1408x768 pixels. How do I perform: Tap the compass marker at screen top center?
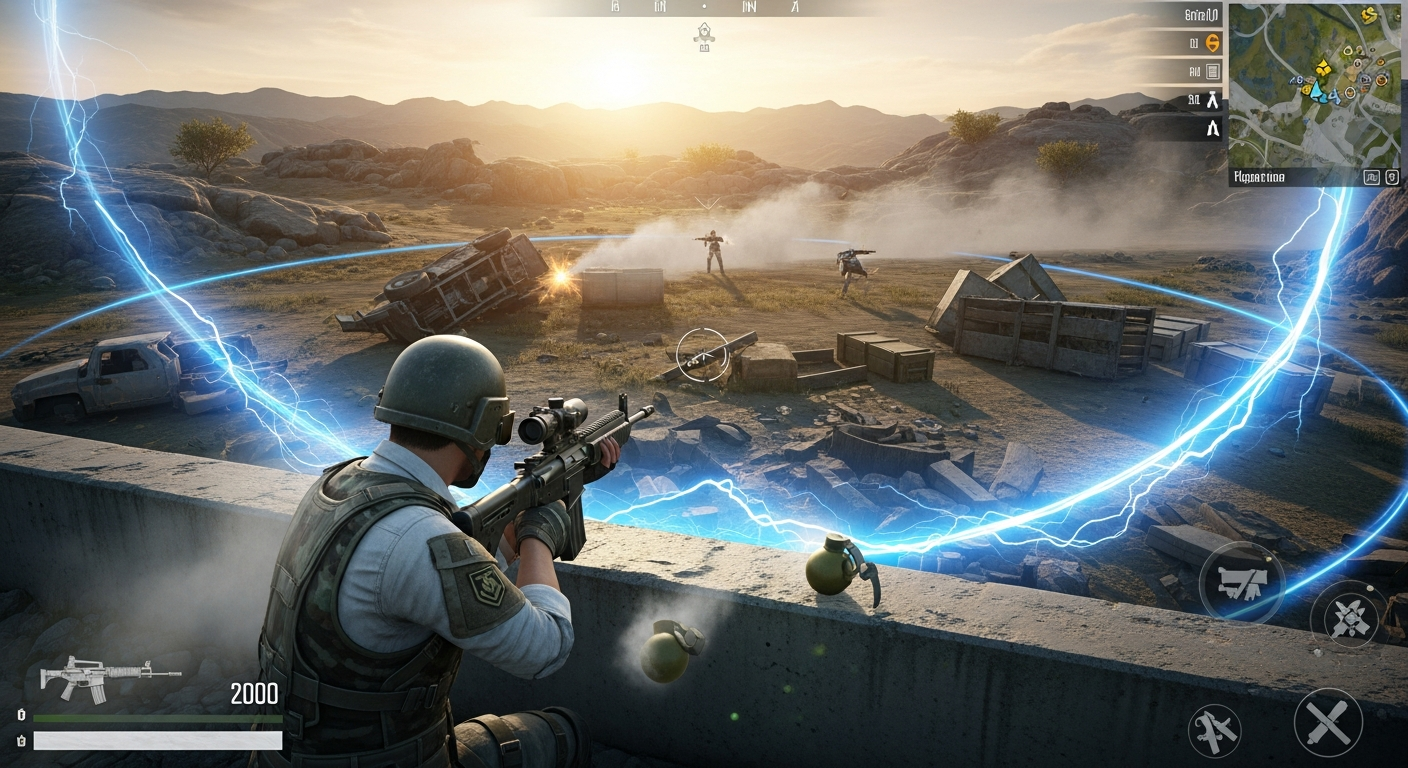pyautogui.click(x=706, y=33)
